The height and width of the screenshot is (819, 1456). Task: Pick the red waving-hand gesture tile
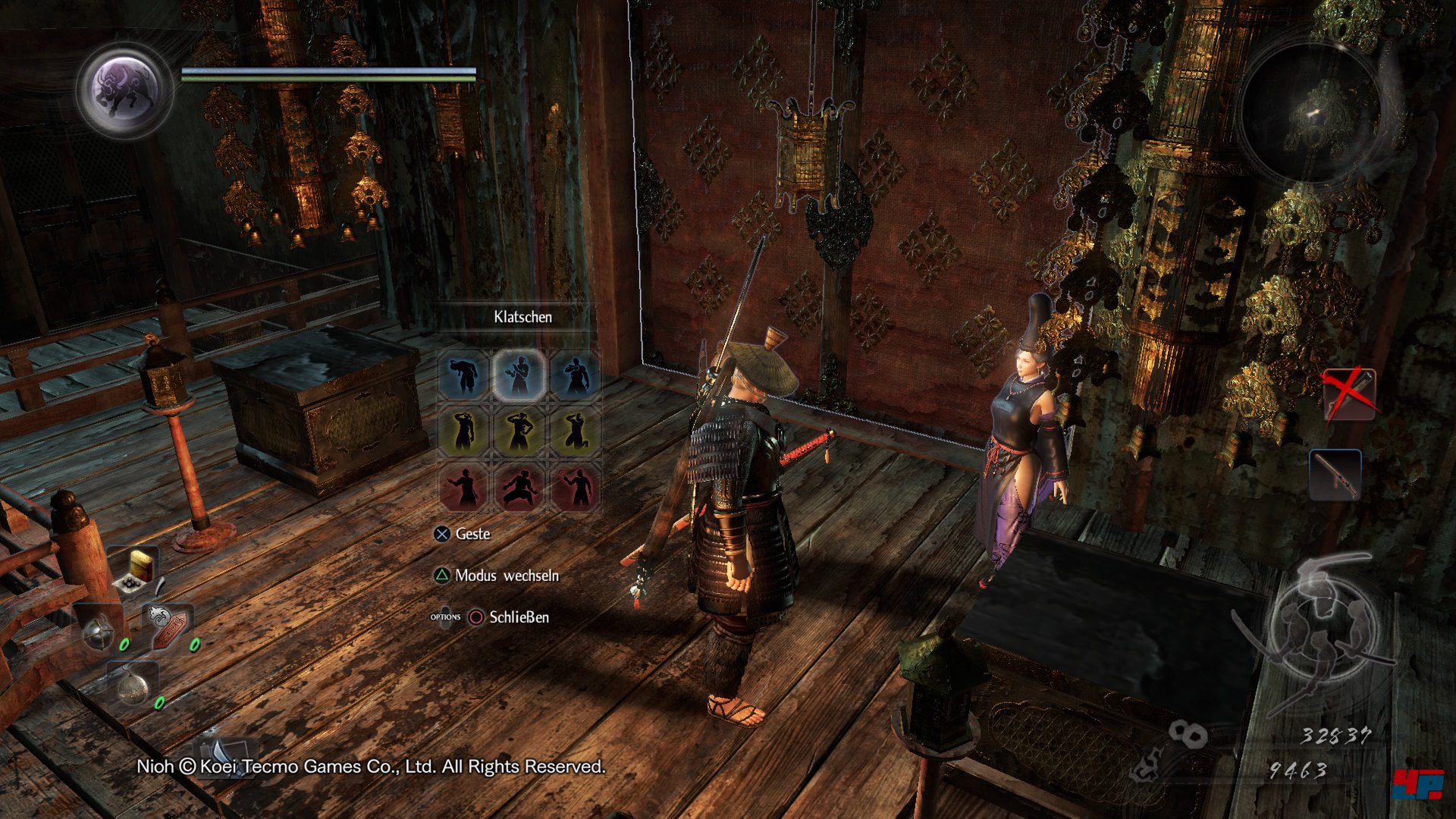click(576, 488)
